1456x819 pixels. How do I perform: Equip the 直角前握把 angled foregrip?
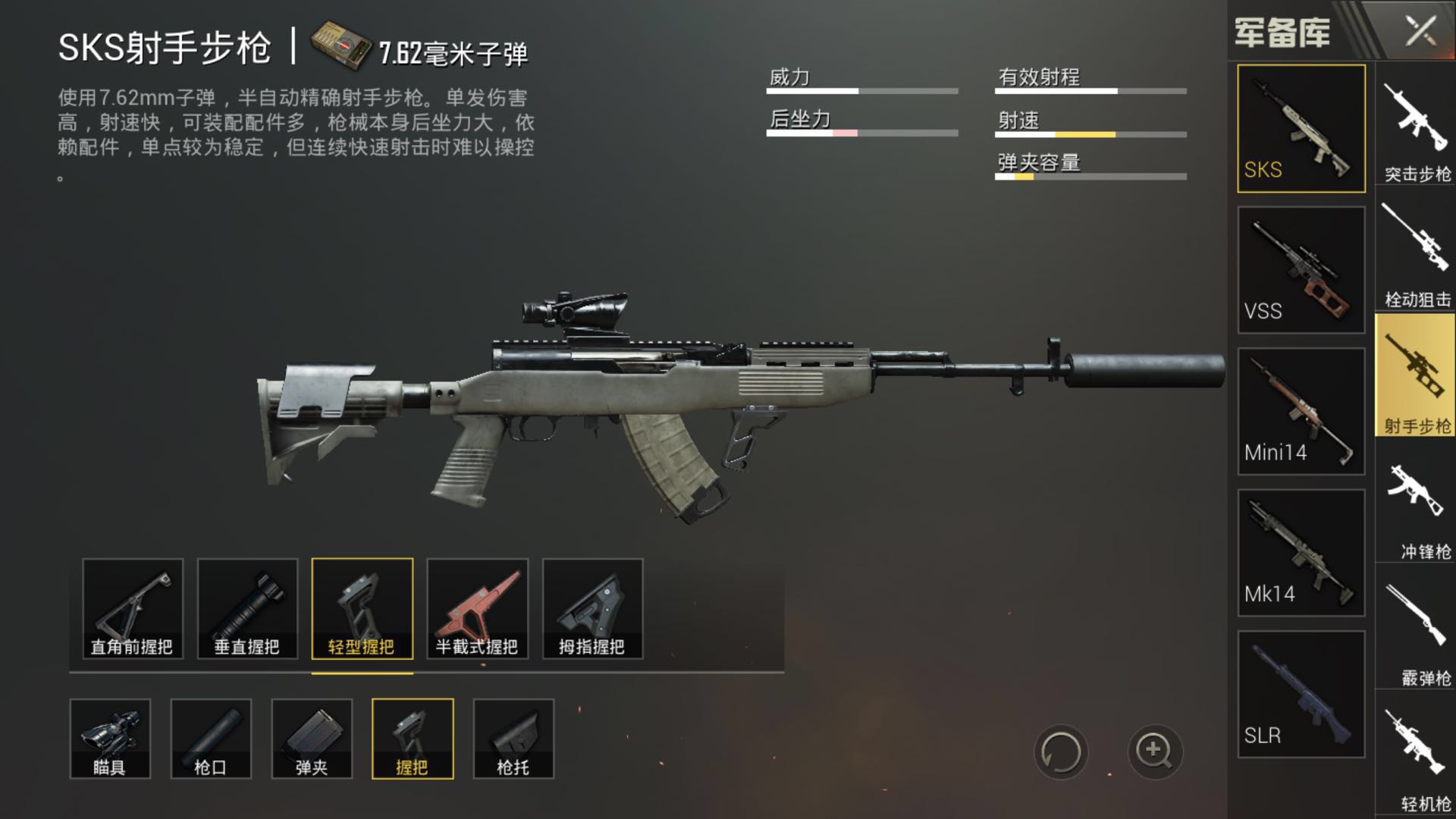pyautogui.click(x=133, y=609)
